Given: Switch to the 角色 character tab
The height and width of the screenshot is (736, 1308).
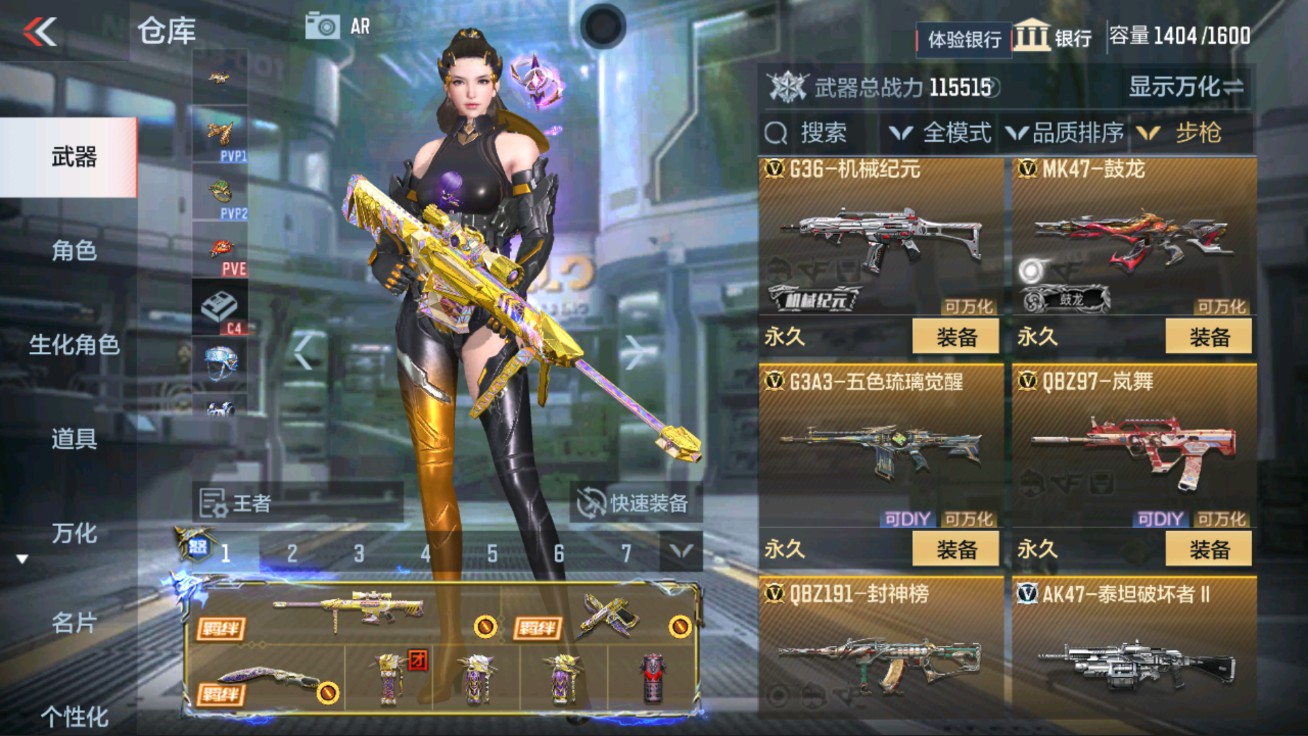Looking at the screenshot, I should 67,253.
